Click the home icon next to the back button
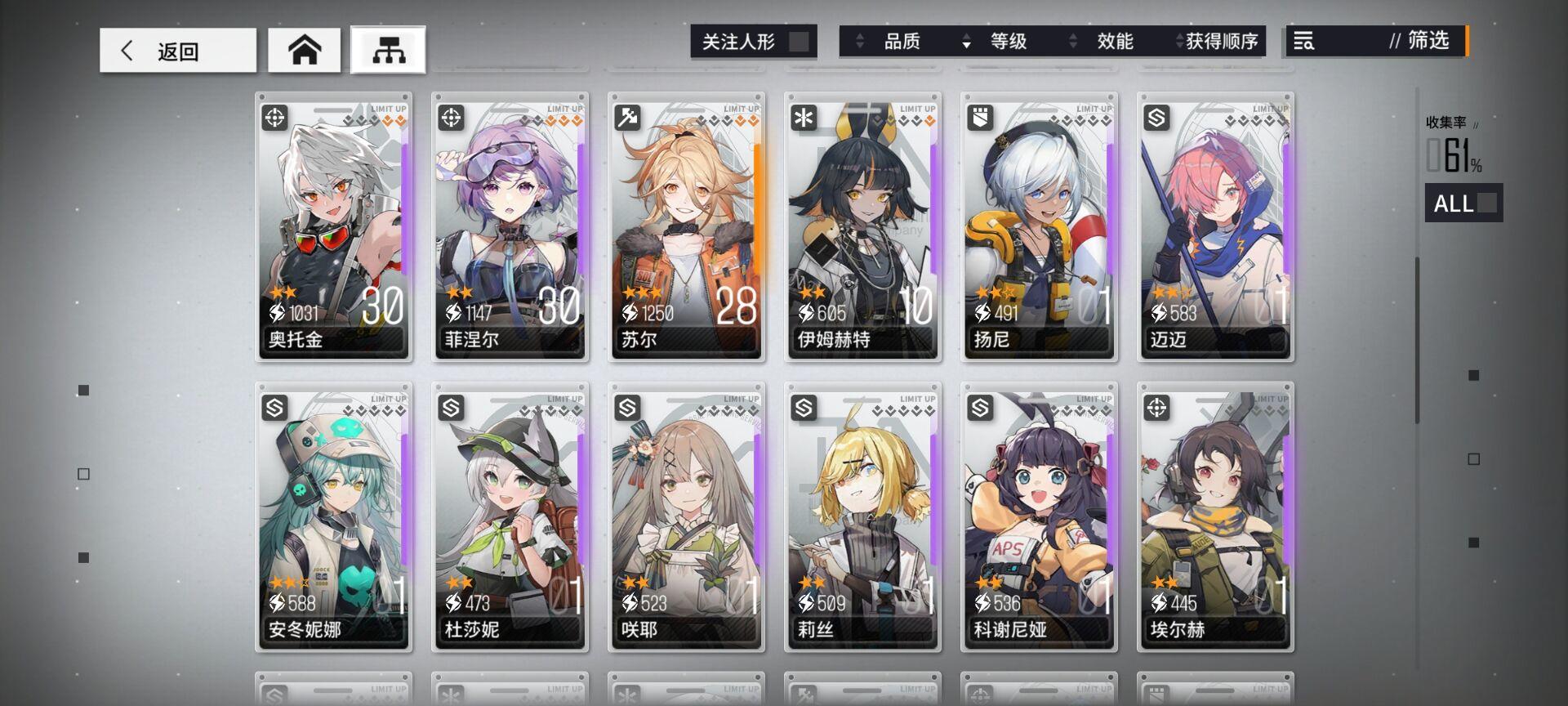Viewport: 1568px width, 706px height. coord(304,50)
